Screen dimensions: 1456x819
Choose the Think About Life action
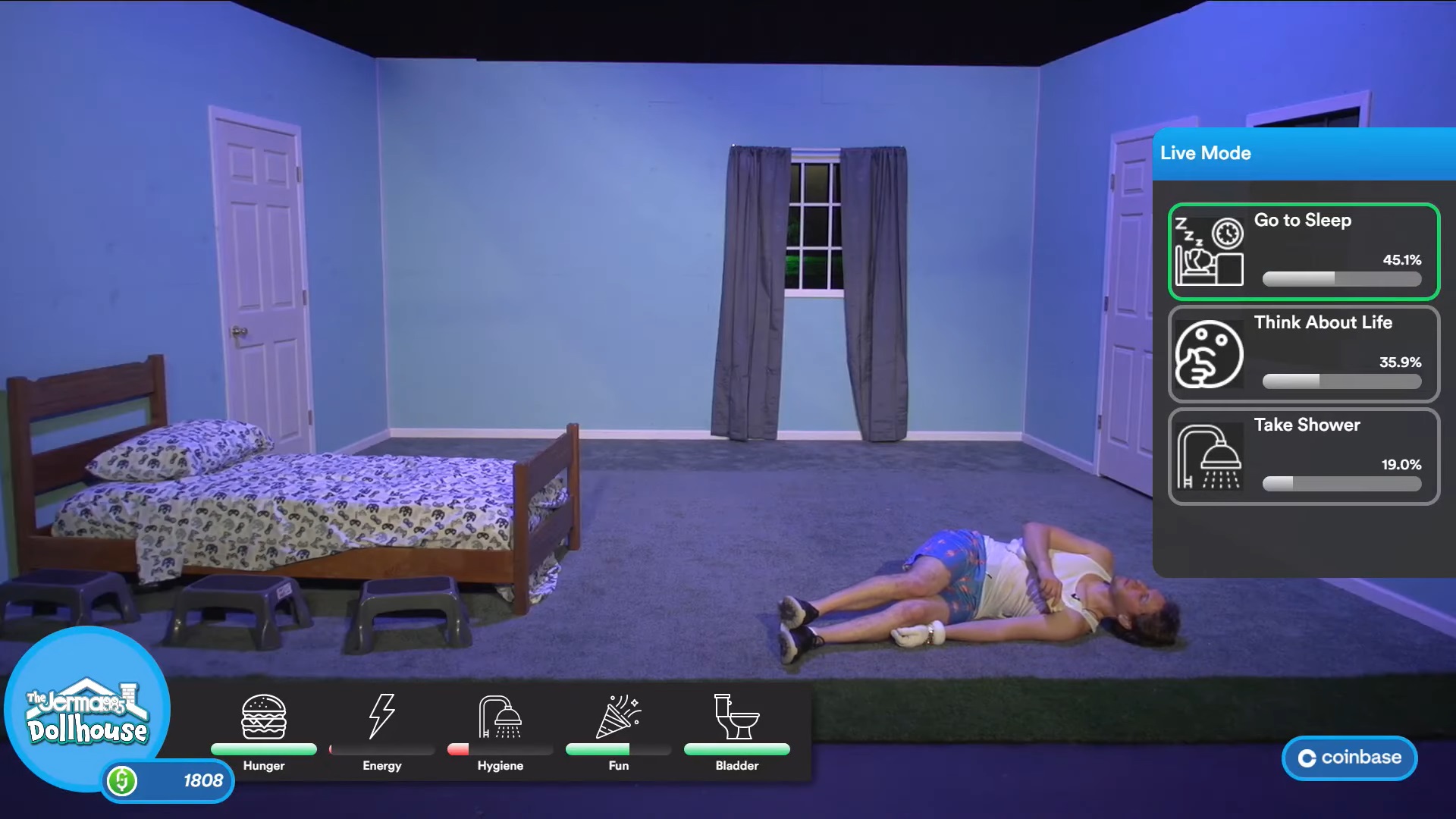(1302, 355)
